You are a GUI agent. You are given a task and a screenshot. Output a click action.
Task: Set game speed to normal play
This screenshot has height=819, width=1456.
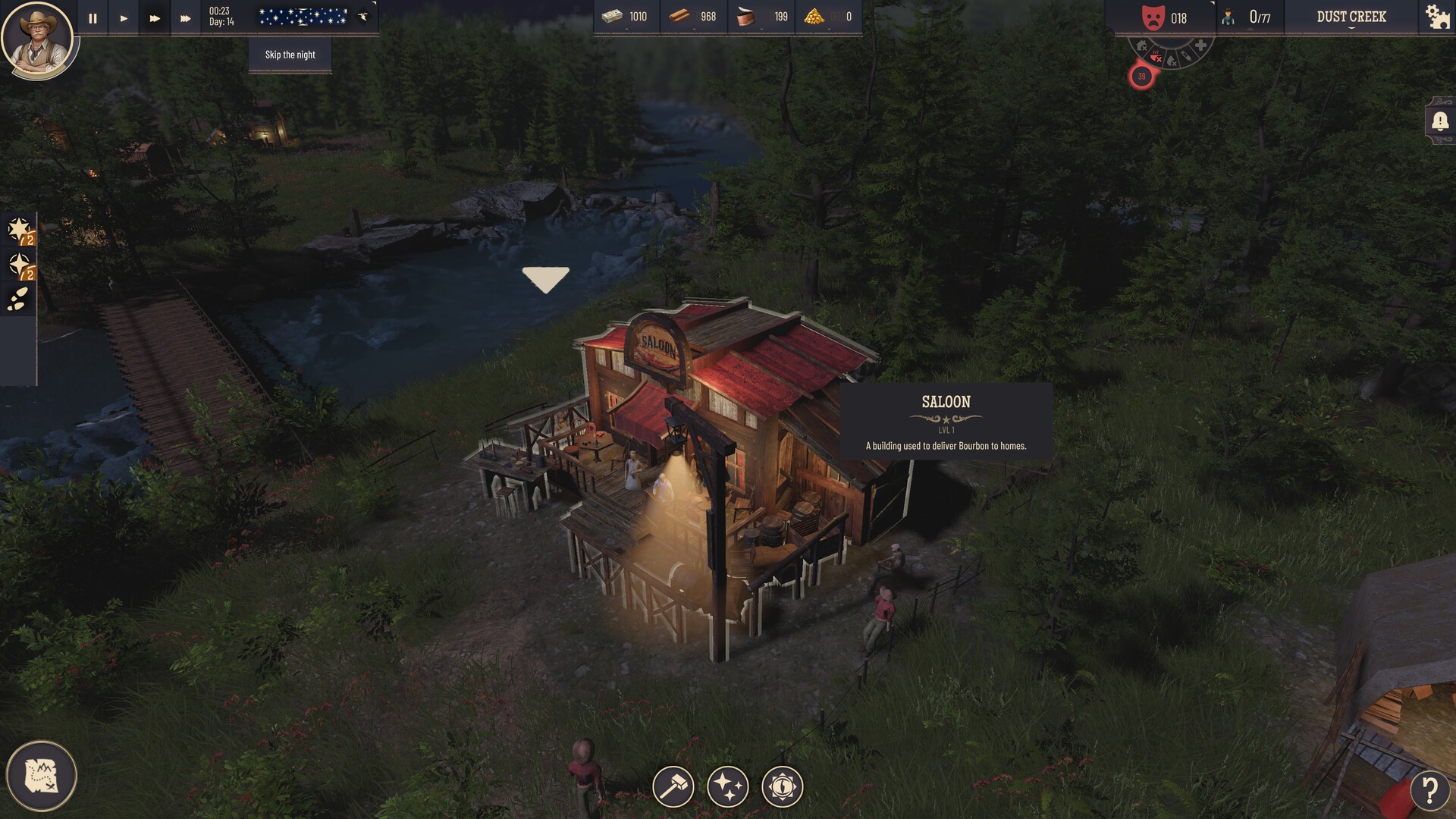click(124, 18)
